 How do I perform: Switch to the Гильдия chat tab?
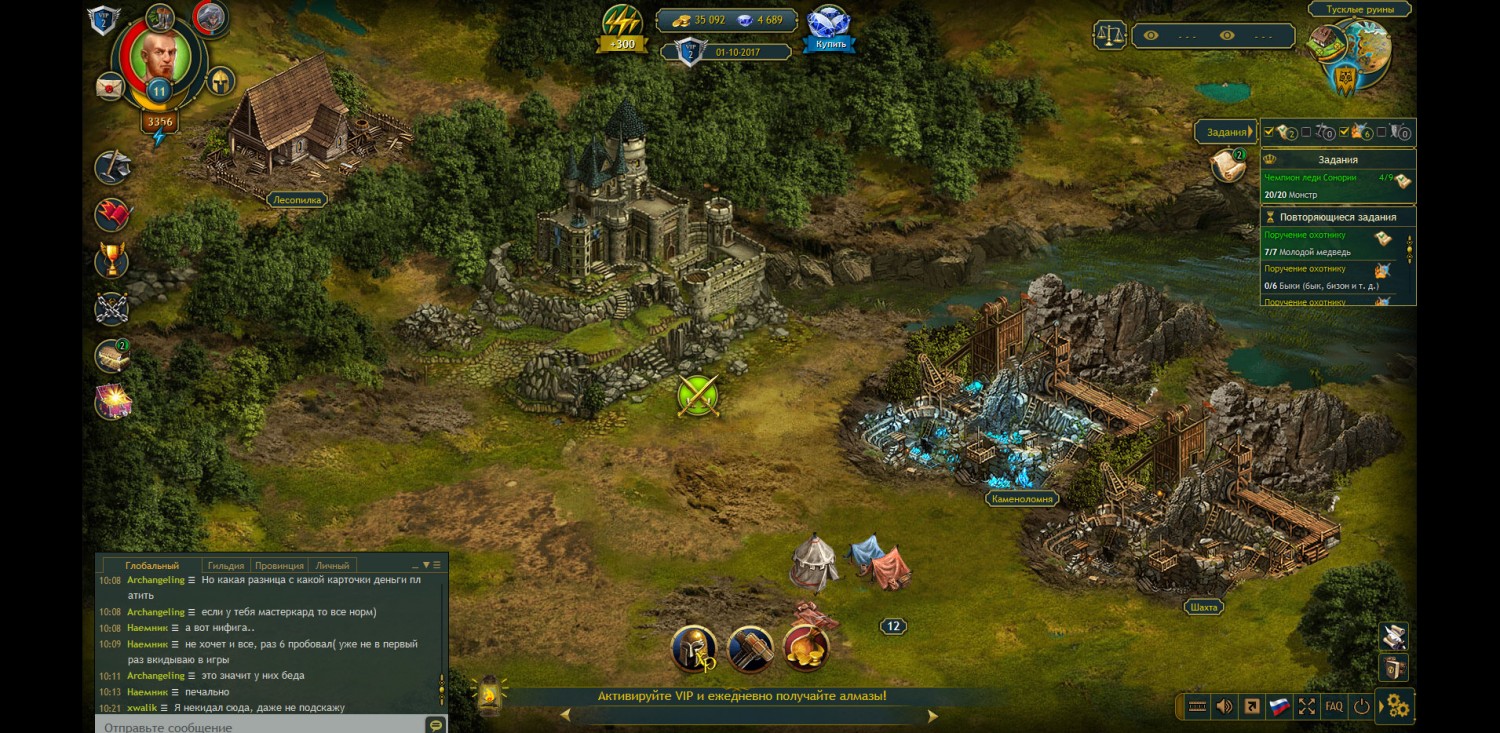tap(226, 565)
